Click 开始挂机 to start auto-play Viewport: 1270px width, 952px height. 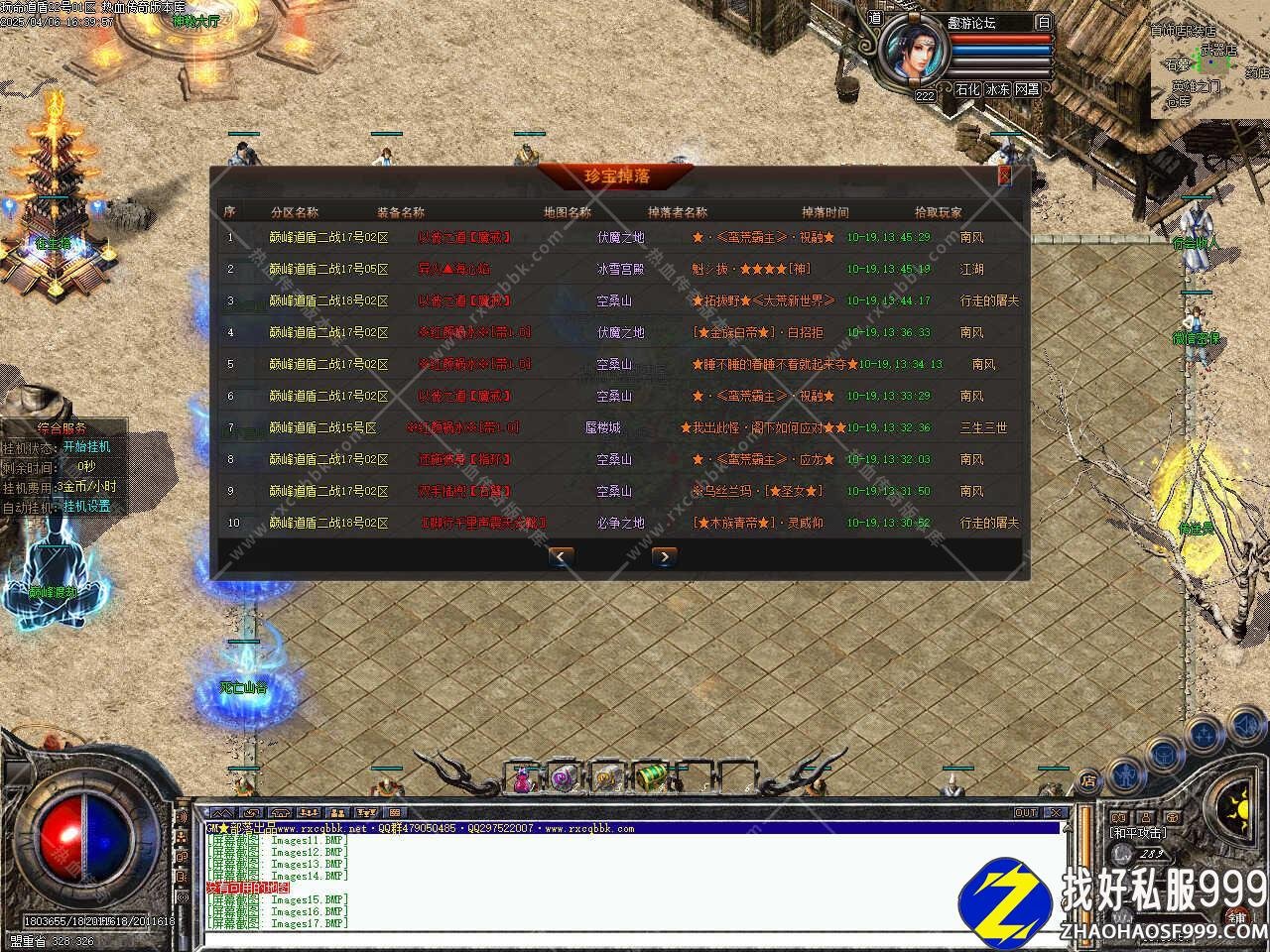click(x=87, y=446)
